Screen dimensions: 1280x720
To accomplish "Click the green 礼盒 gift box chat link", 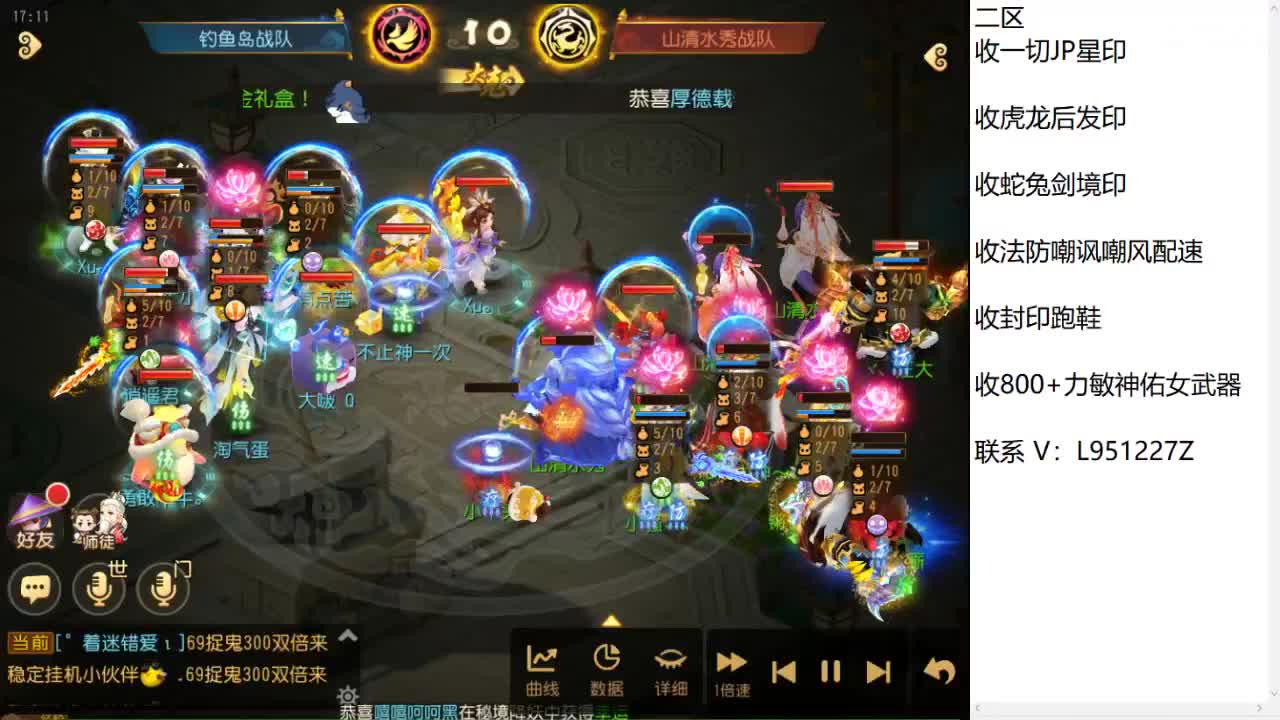I will pyautogui.click(x=270, y=100).
